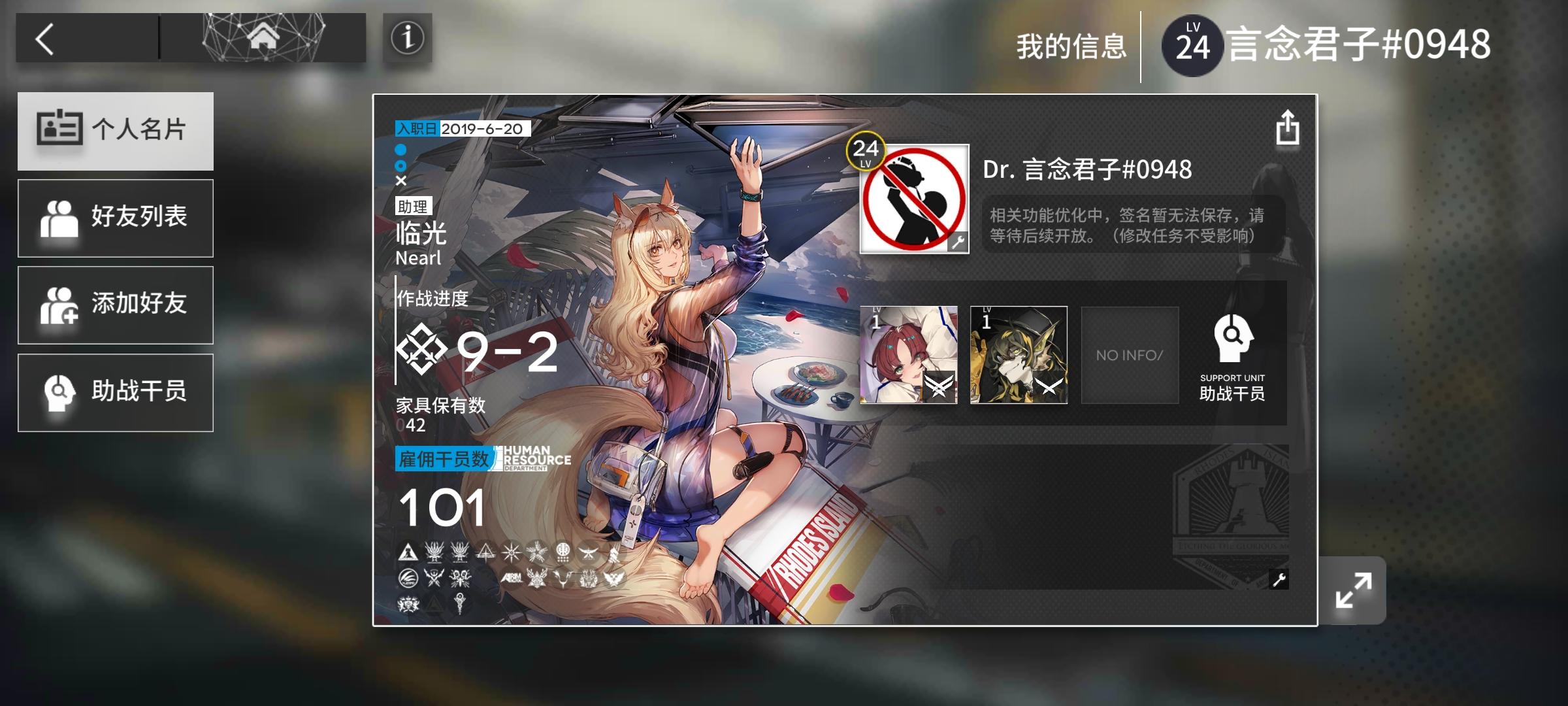The width and height of the screenshot is (1568, 706).
Task: Select the second level 1 support operator
Action: tap(1018, 355)
